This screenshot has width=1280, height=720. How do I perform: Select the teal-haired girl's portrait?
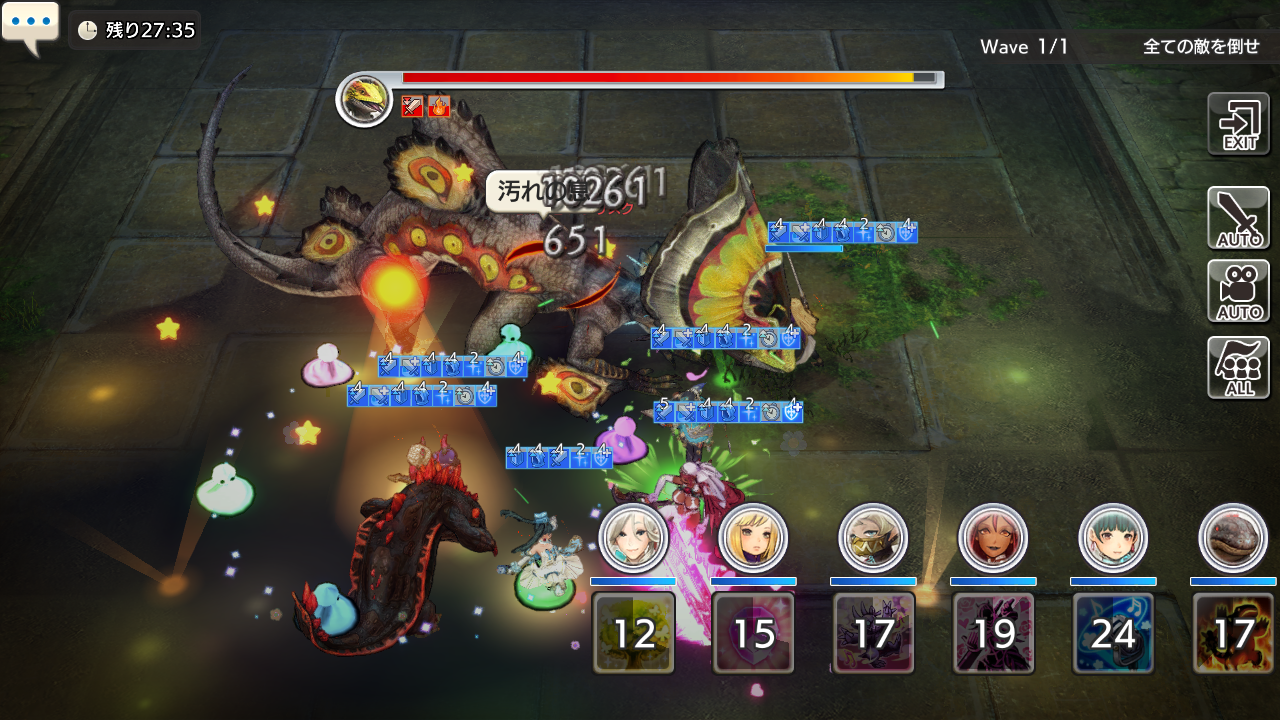point(1113,537)
